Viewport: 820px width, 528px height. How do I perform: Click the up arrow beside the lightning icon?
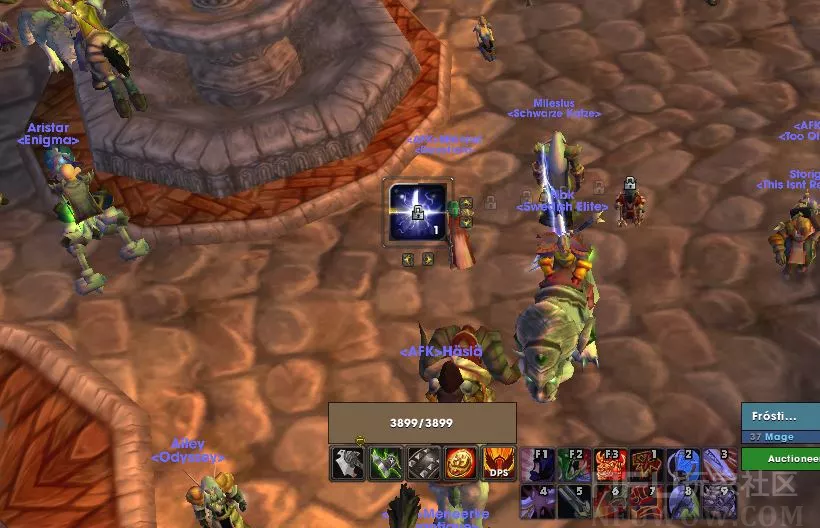pyautogui.click(x=465, y=203)
